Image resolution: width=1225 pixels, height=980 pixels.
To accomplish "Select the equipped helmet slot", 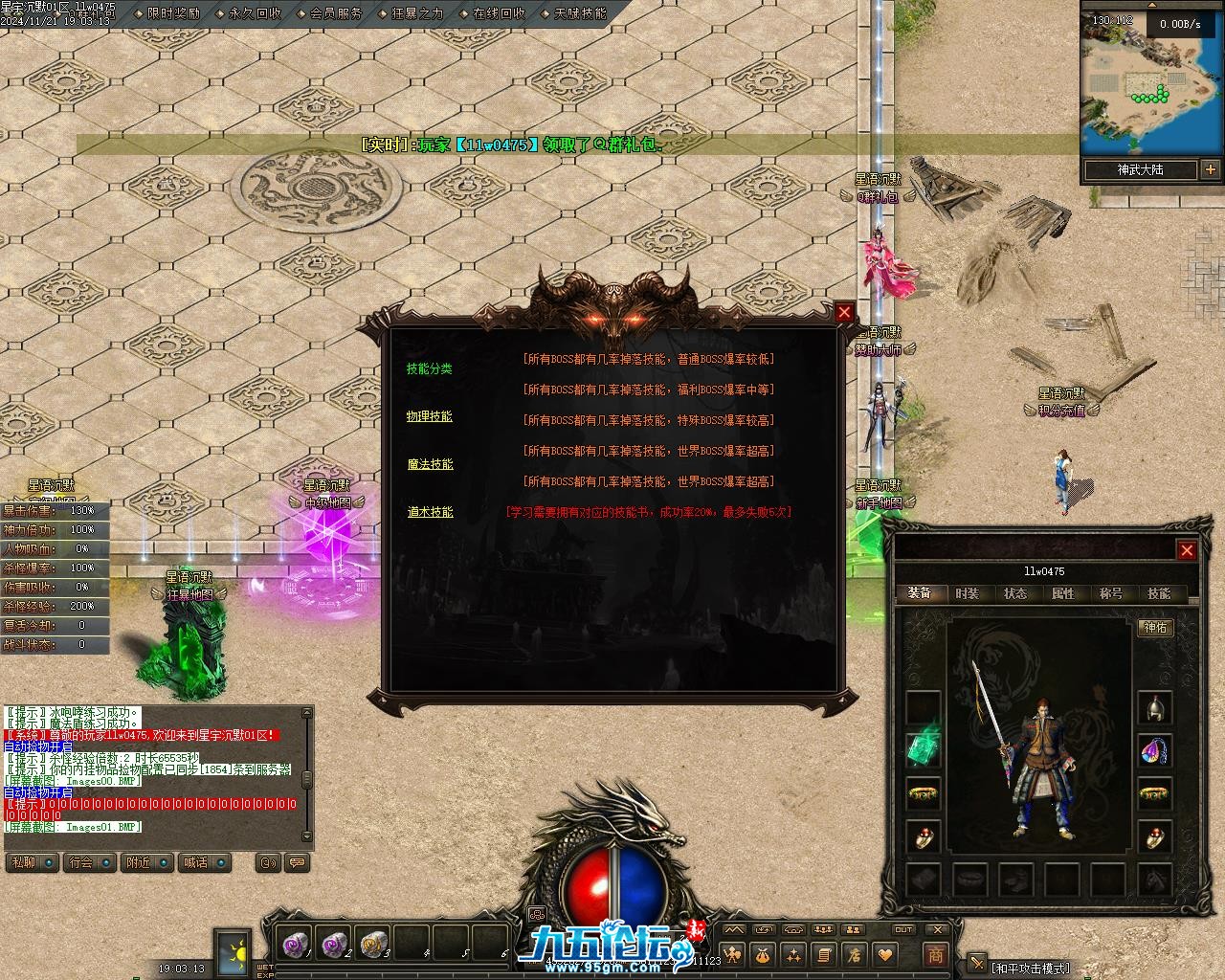I will tap(1155, 708).
